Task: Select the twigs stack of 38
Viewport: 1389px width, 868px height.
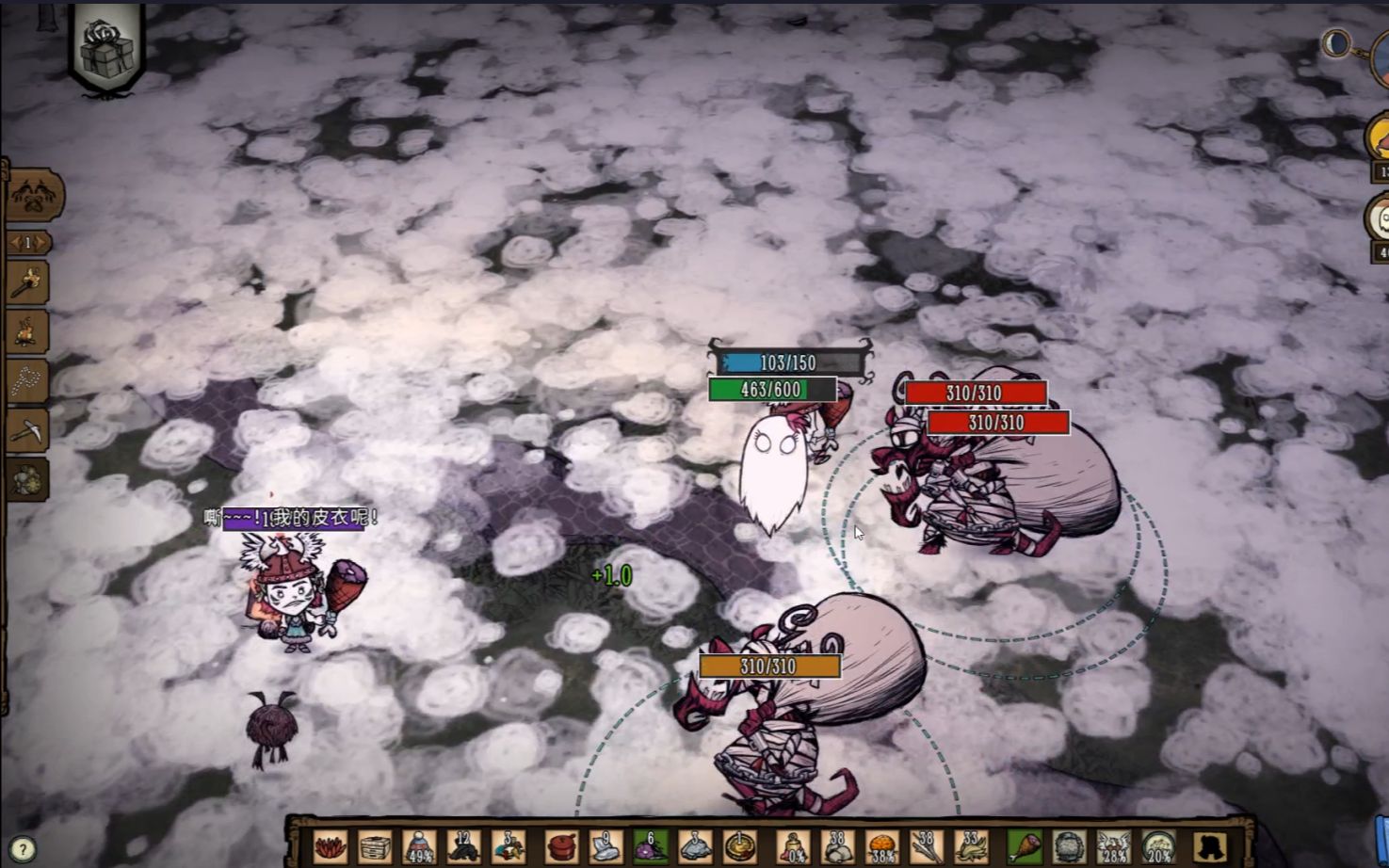Action: (x=928, y=846)
